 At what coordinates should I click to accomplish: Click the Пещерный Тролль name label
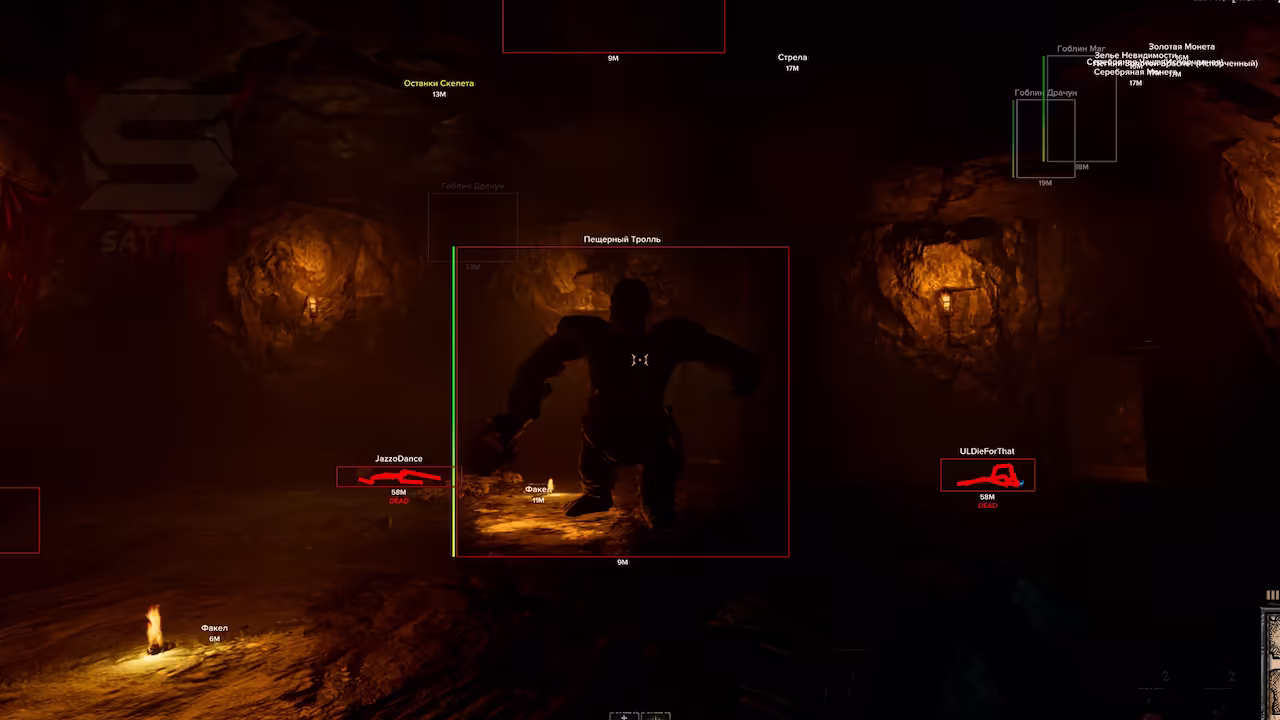[620, 238]
